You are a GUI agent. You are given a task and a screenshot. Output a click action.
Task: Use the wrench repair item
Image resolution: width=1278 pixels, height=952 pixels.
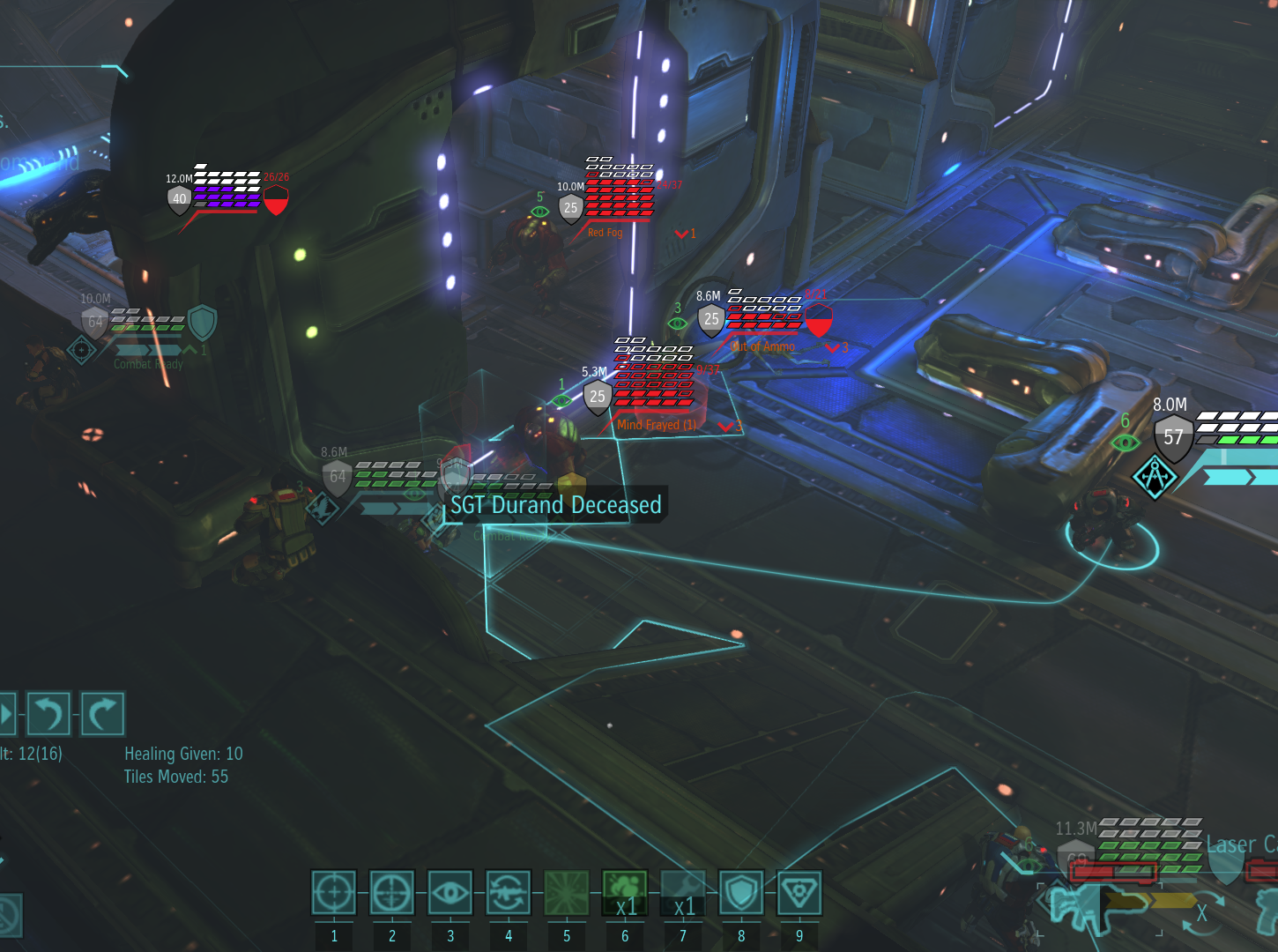click(683, 893)
